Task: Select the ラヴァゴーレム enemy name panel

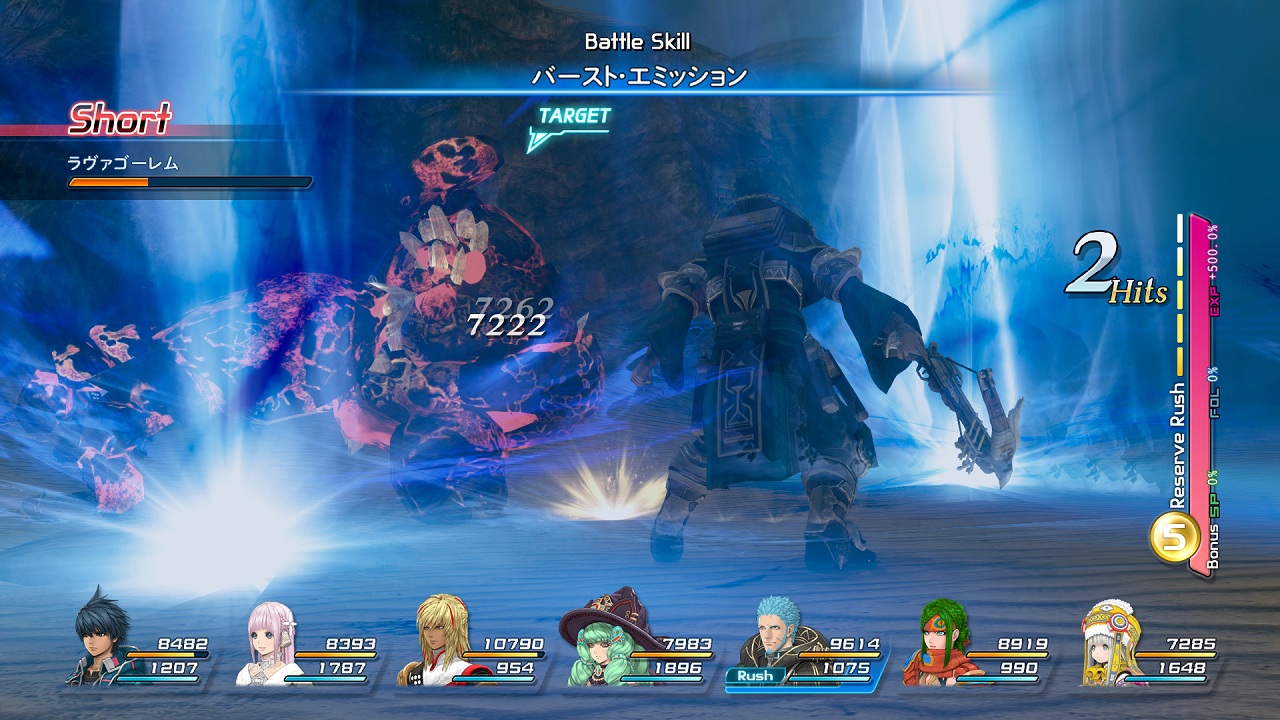Action: [124, 163]
